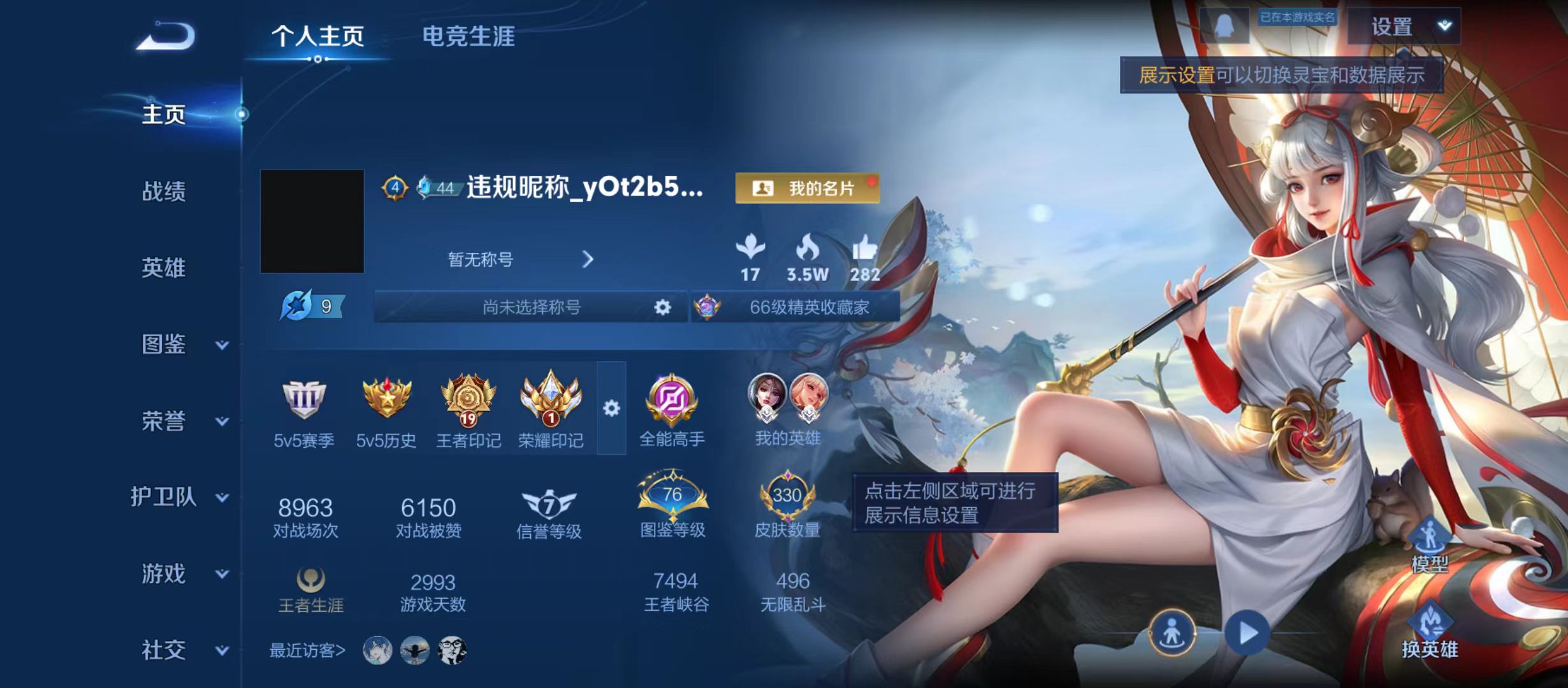Open the 设置 settings menu
Viewport: 1568px width, 688px height.
[1393, 27]
